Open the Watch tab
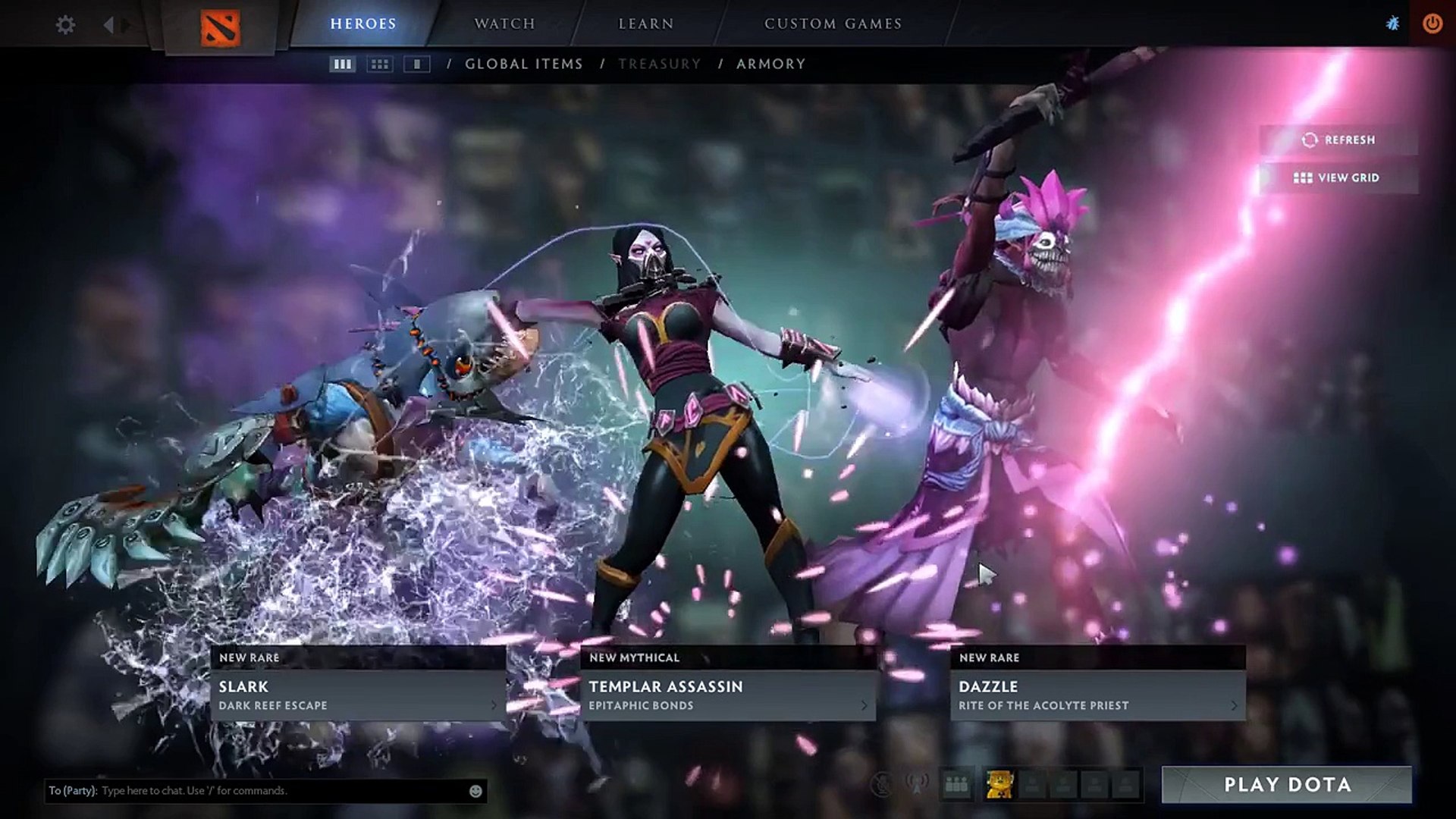 pos(505,24)
